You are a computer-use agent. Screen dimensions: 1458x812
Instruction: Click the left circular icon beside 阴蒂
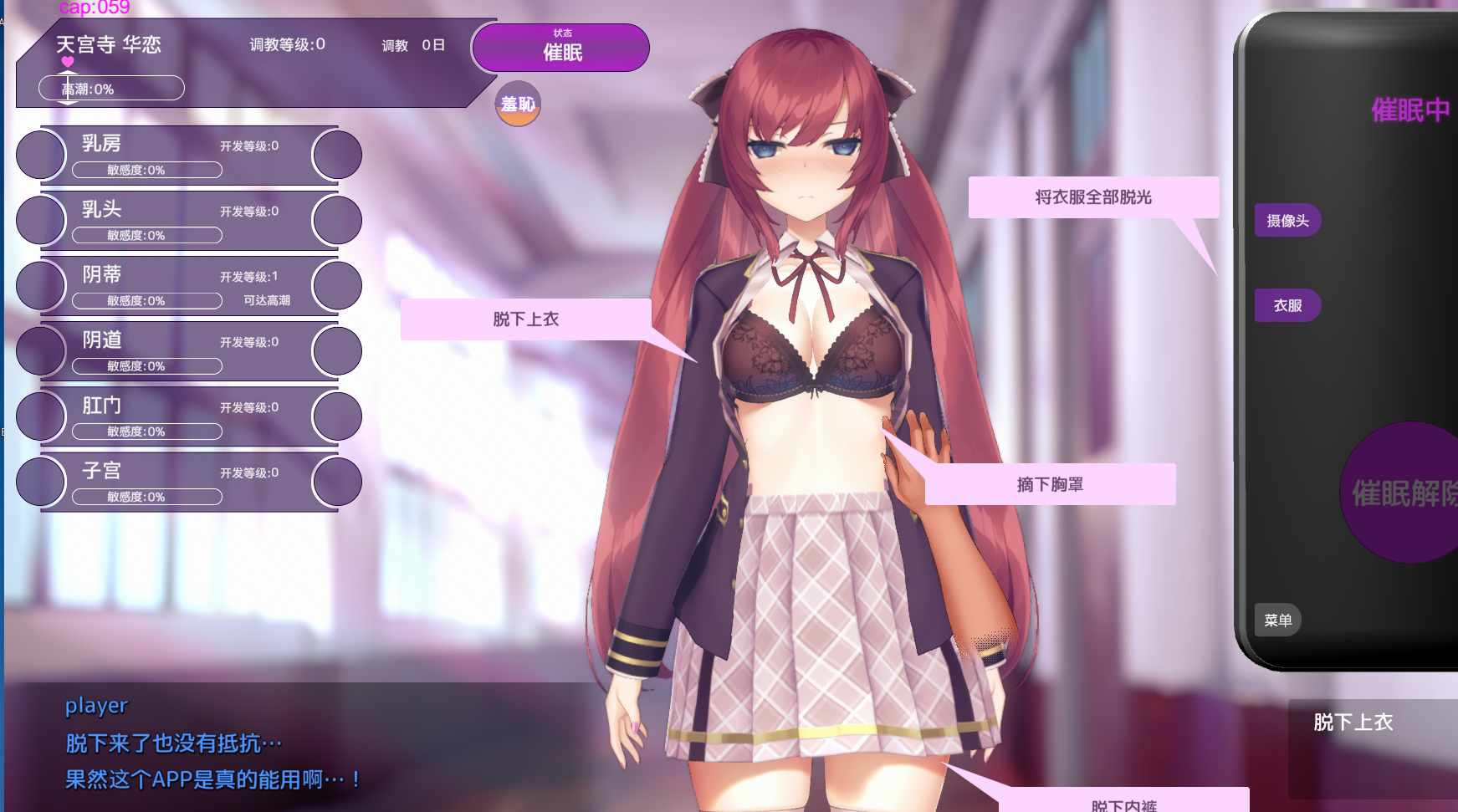click(x=39, y=285)
